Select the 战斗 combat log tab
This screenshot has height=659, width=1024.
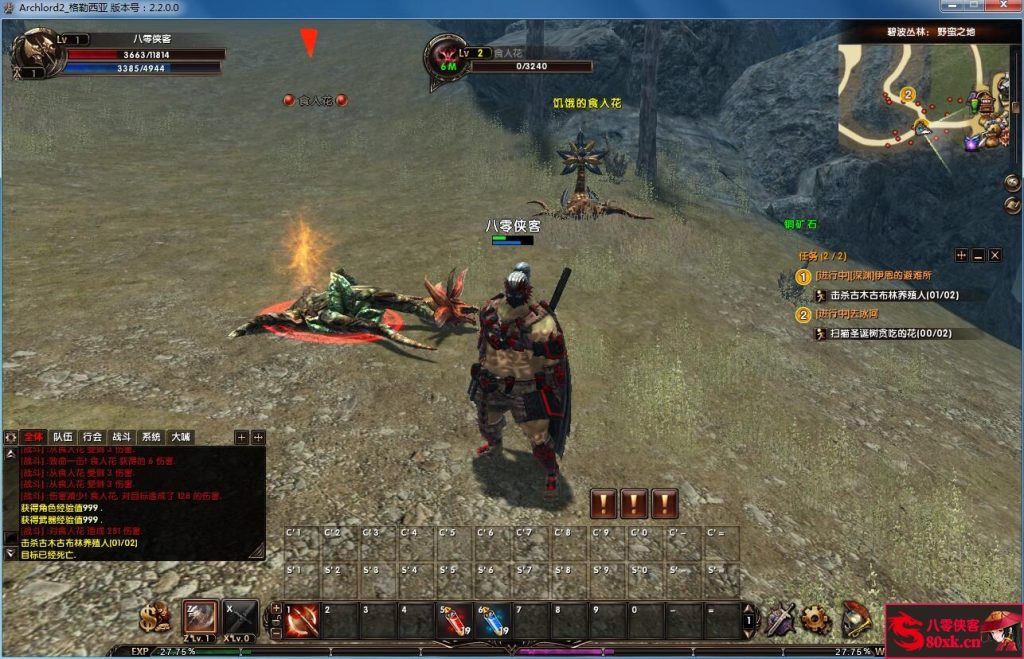tap(122, 437)
